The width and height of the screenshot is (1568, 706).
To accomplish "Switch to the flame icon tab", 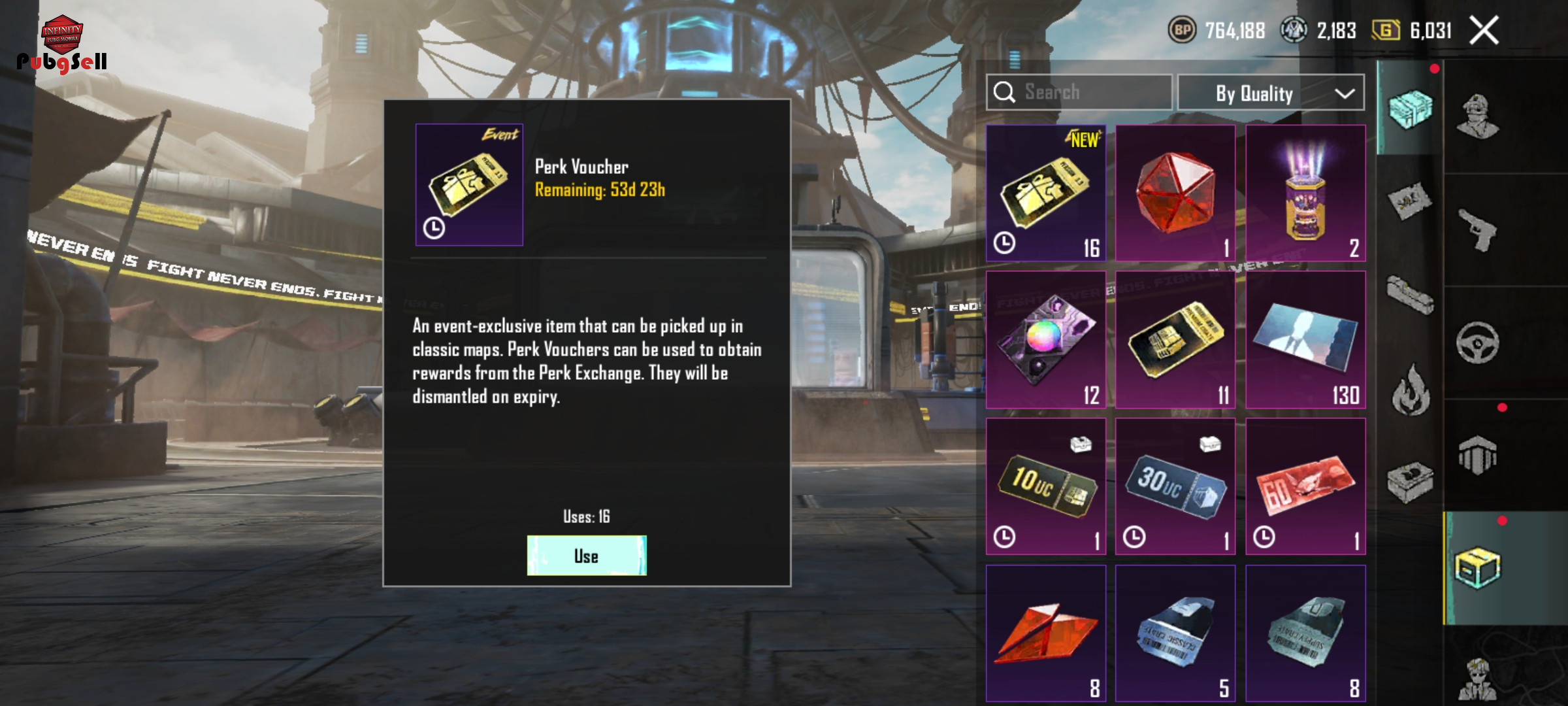I will (1410, 390).
